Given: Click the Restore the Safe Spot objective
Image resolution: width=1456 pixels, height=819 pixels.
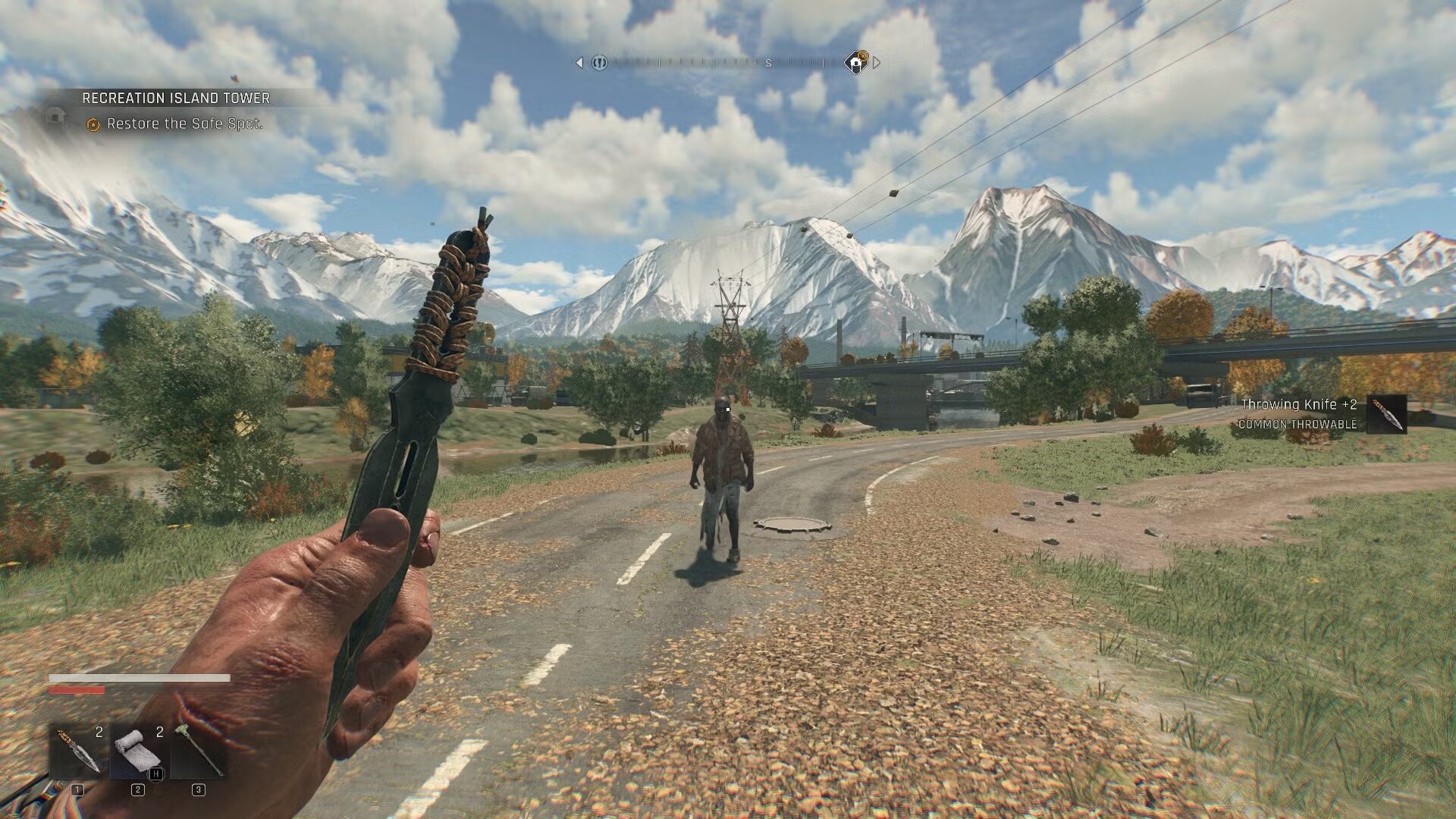Looking at the screenshot, I should tap(184, 124).
